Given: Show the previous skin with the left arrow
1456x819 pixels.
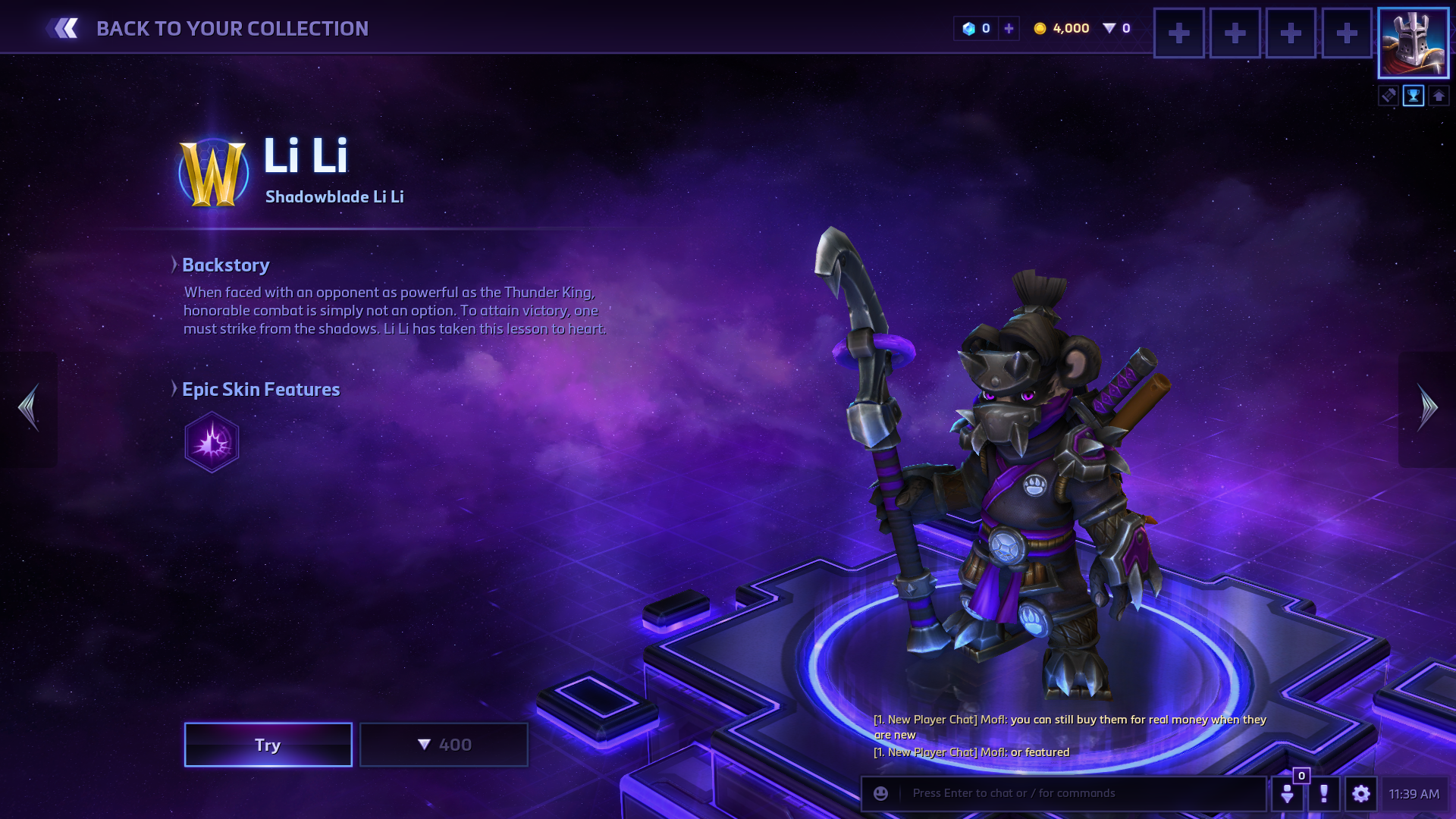Looking at the screenshot, I should point(30,408).
